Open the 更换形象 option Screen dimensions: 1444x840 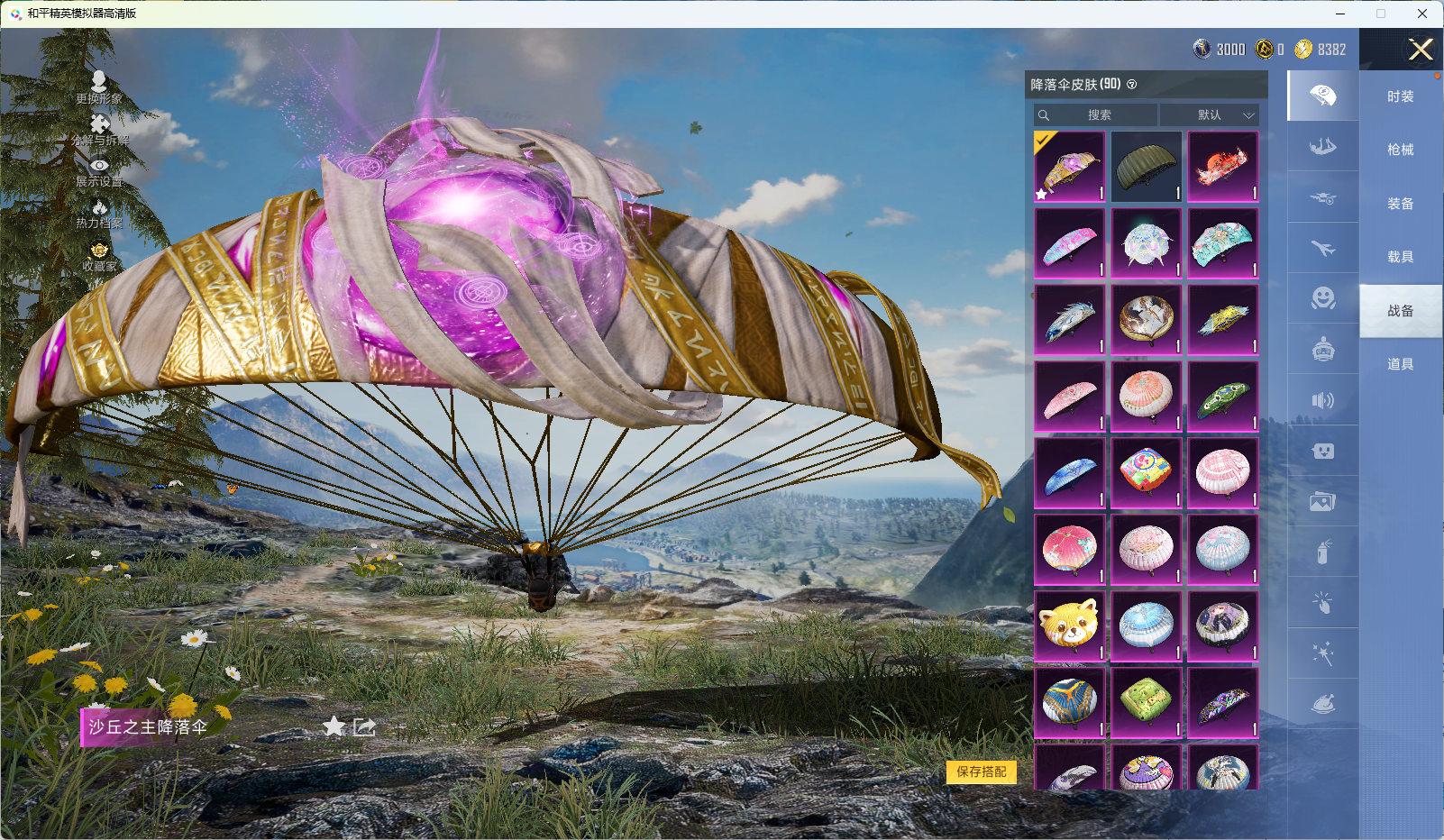[x=99, y=87]
